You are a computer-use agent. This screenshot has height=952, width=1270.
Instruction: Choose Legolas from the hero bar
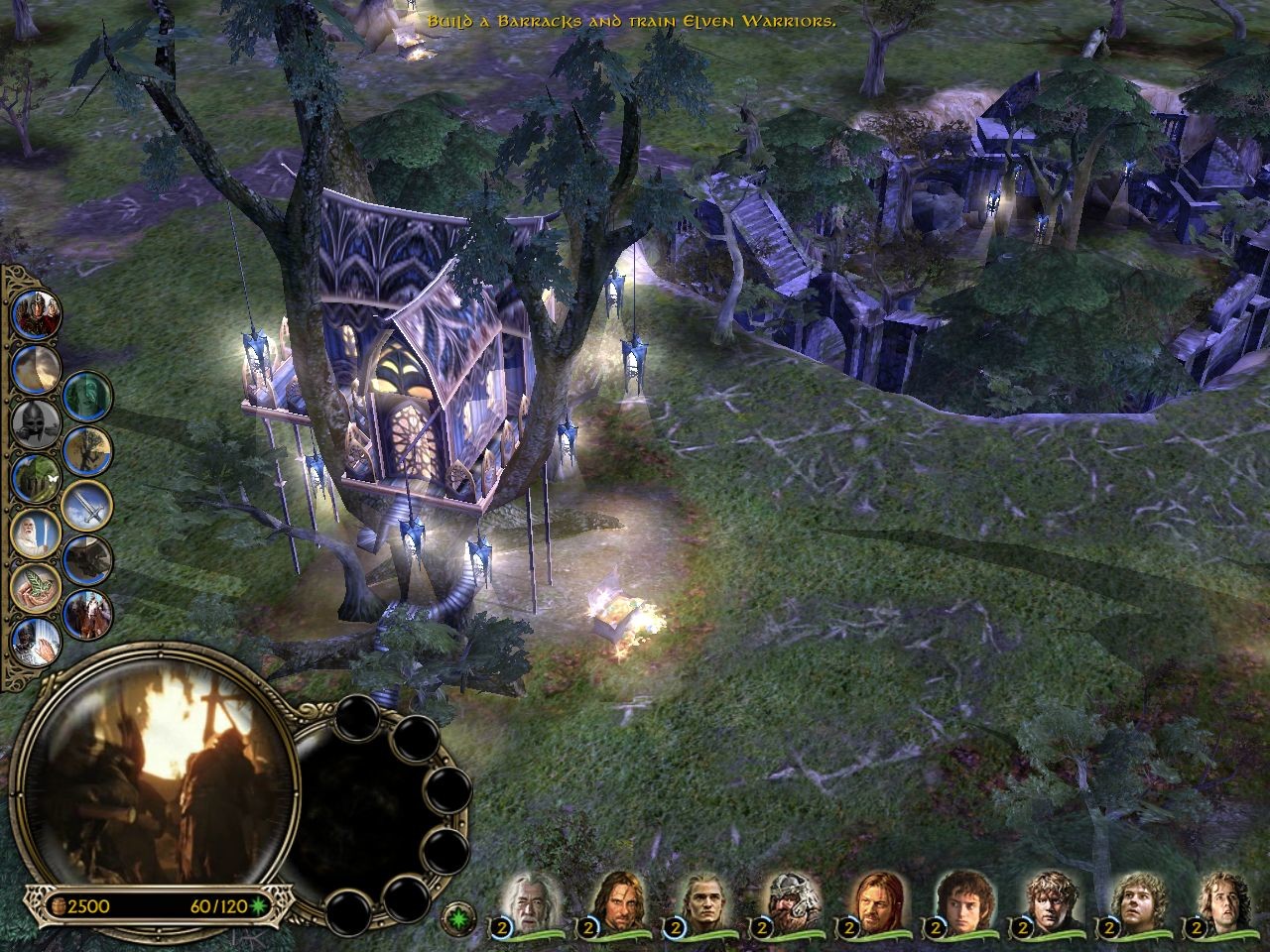698,900
